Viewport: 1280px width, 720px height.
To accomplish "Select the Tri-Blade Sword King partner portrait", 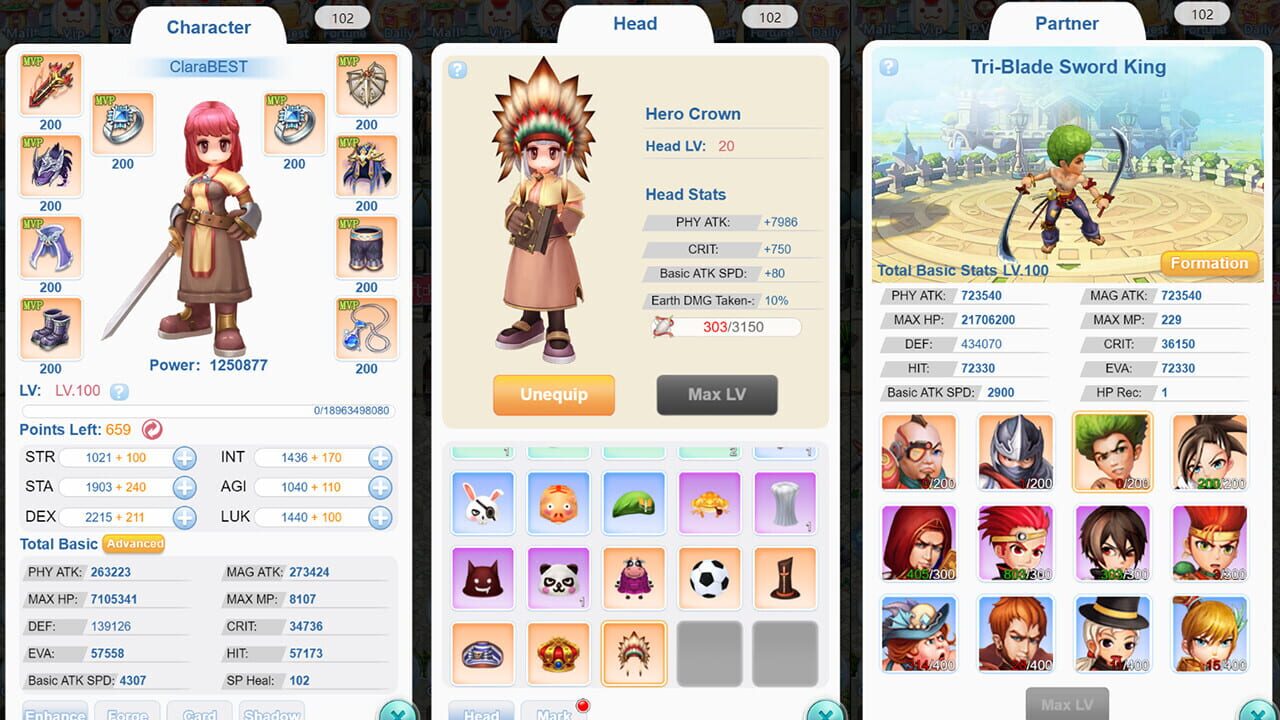I will (1112, 451).
